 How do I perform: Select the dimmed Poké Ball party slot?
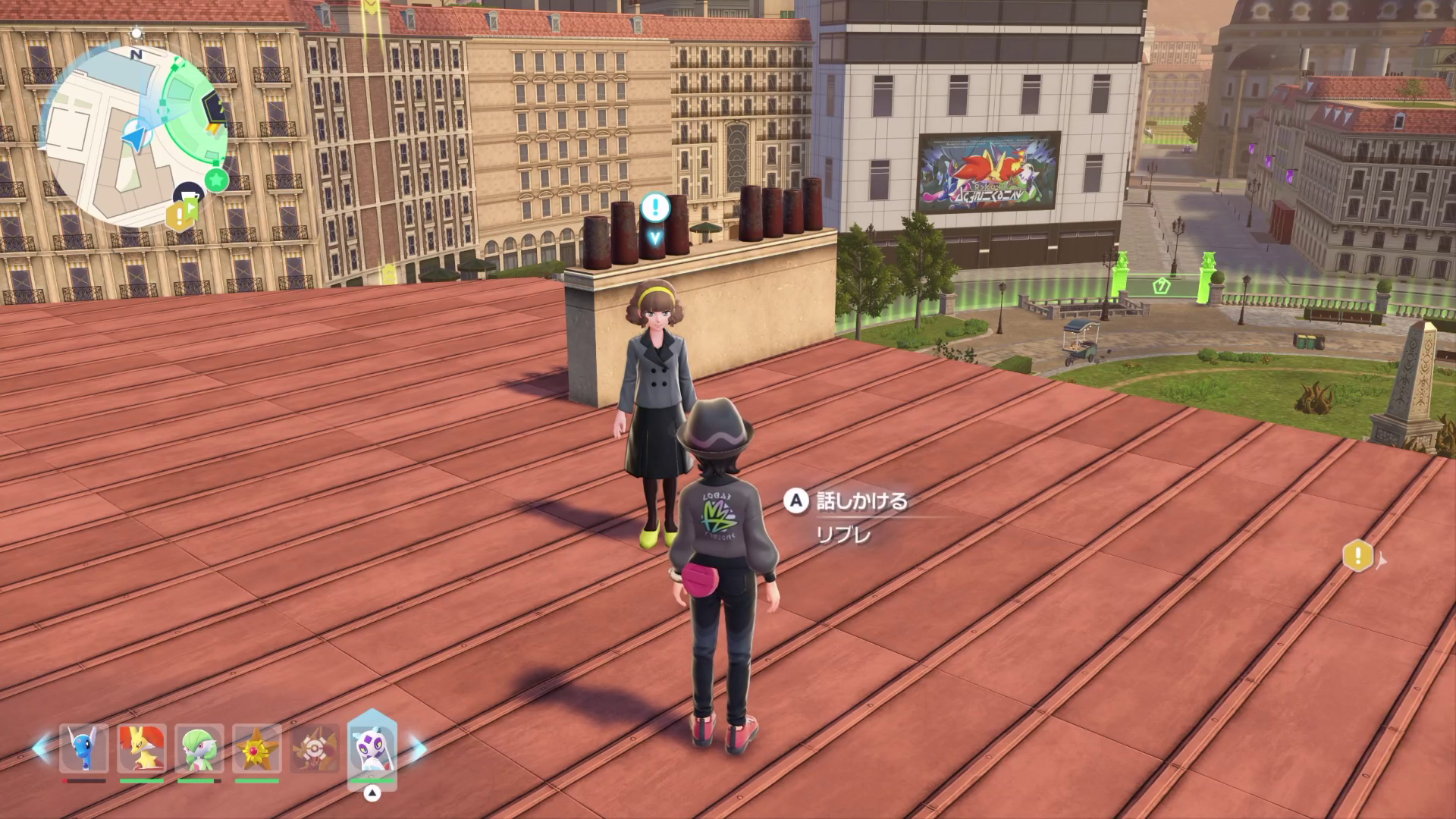click(x=313, y=748)
